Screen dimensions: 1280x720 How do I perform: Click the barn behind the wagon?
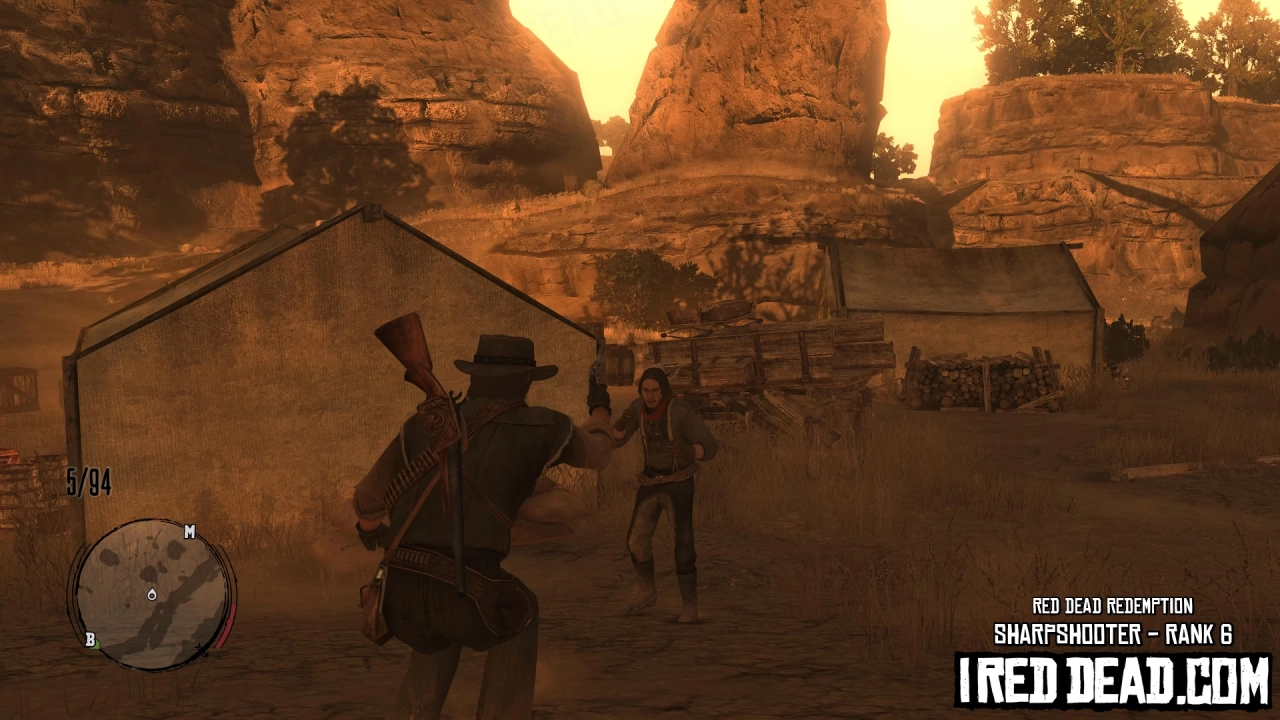pyautogui.click(x=960, y=300)
